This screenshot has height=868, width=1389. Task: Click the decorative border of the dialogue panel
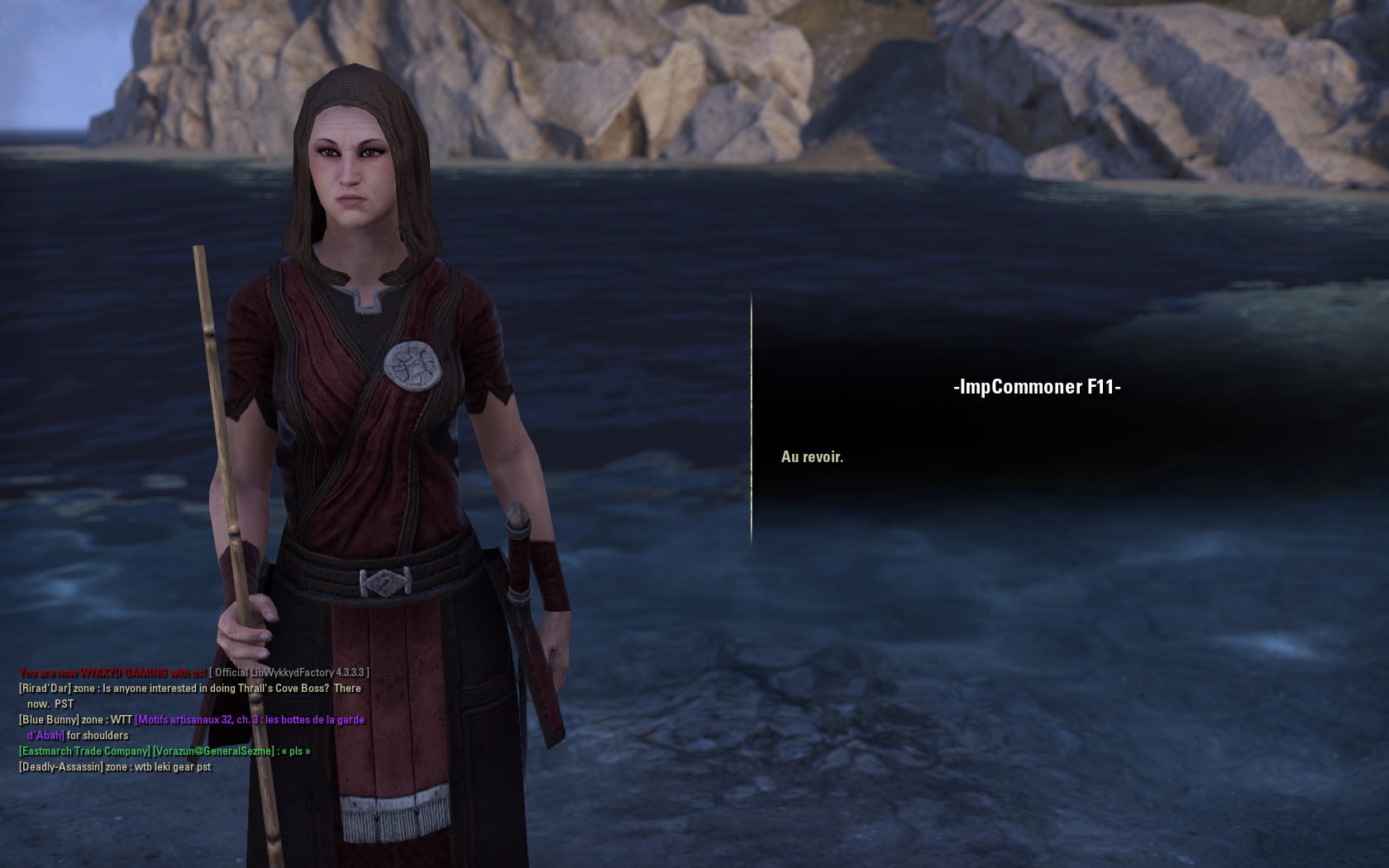coord(751,413)
